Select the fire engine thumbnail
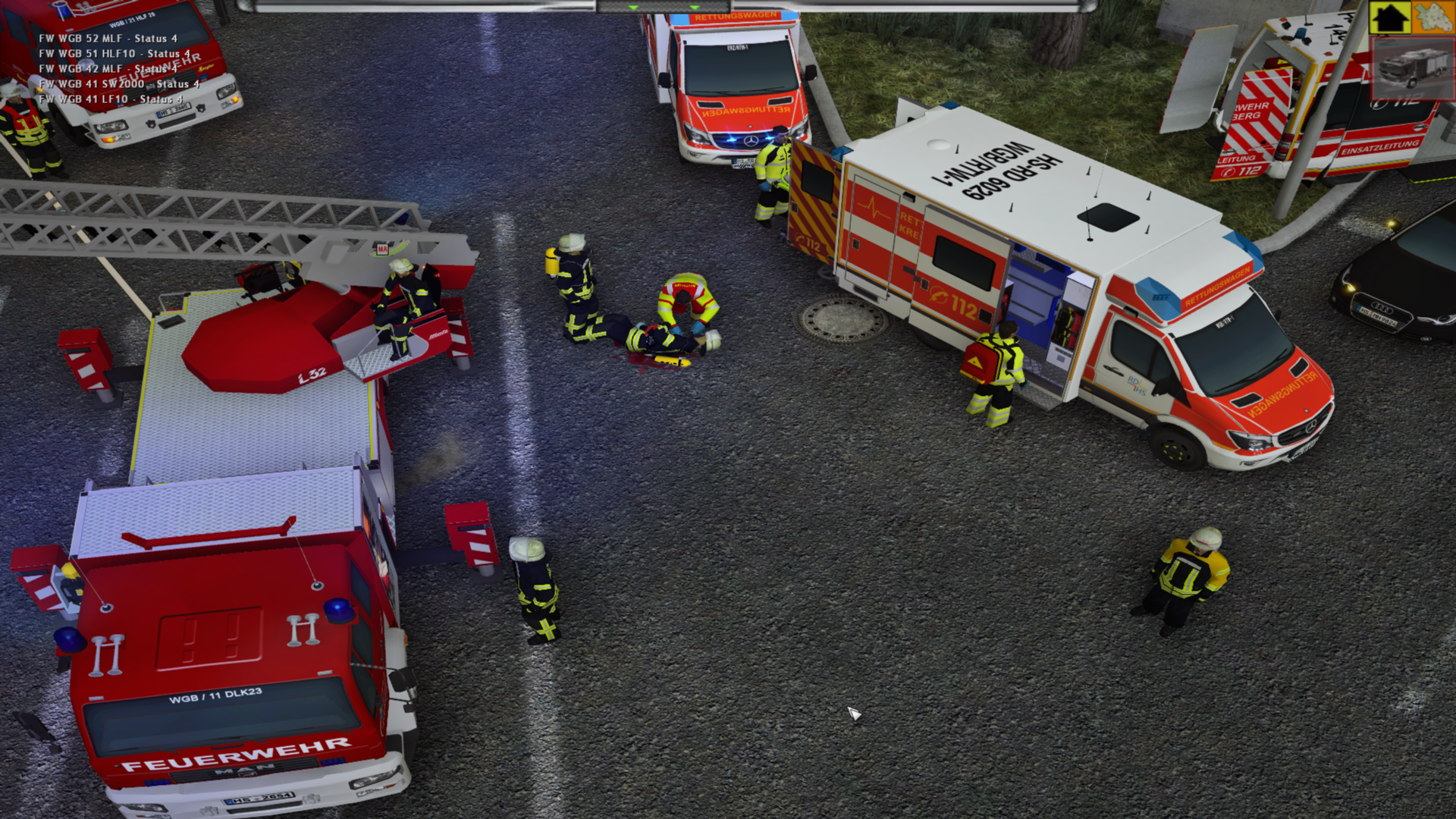 [1412, 68]
